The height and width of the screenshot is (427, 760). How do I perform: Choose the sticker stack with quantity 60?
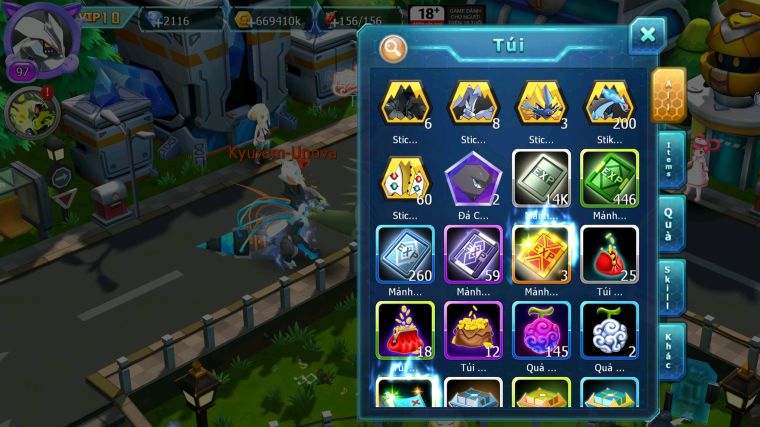coord(405,178)
